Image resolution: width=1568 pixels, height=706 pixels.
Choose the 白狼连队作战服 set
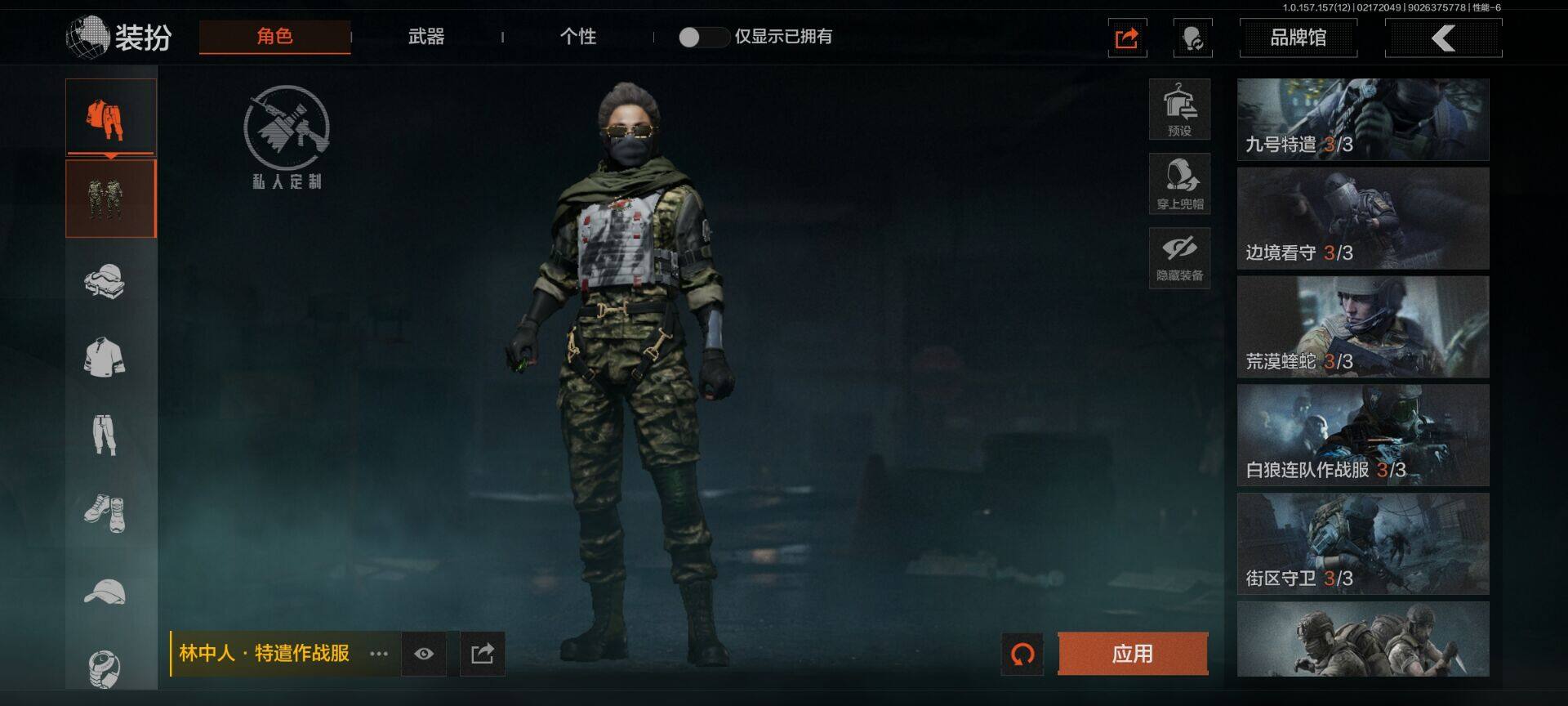coord(1362,436)
